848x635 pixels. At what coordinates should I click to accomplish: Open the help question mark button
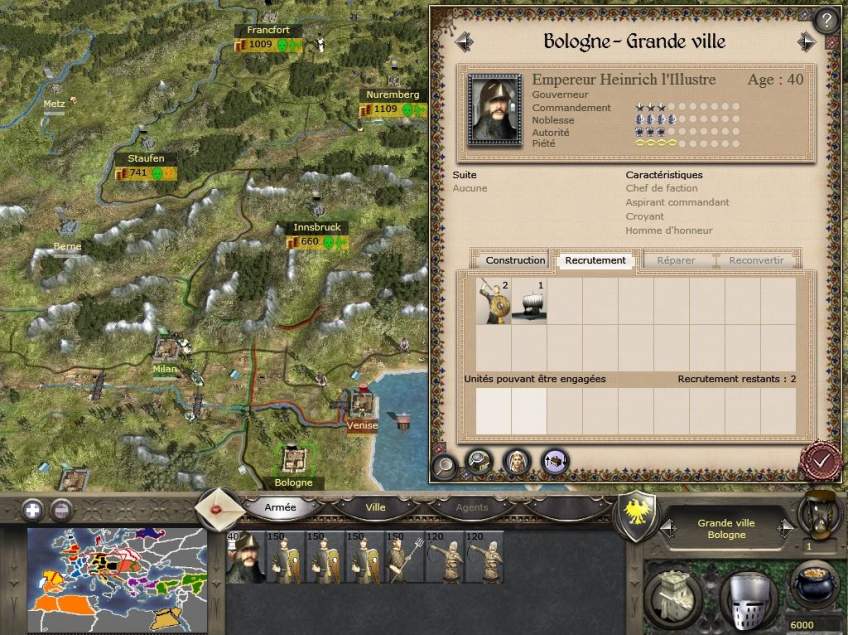[x=826, y=20]
